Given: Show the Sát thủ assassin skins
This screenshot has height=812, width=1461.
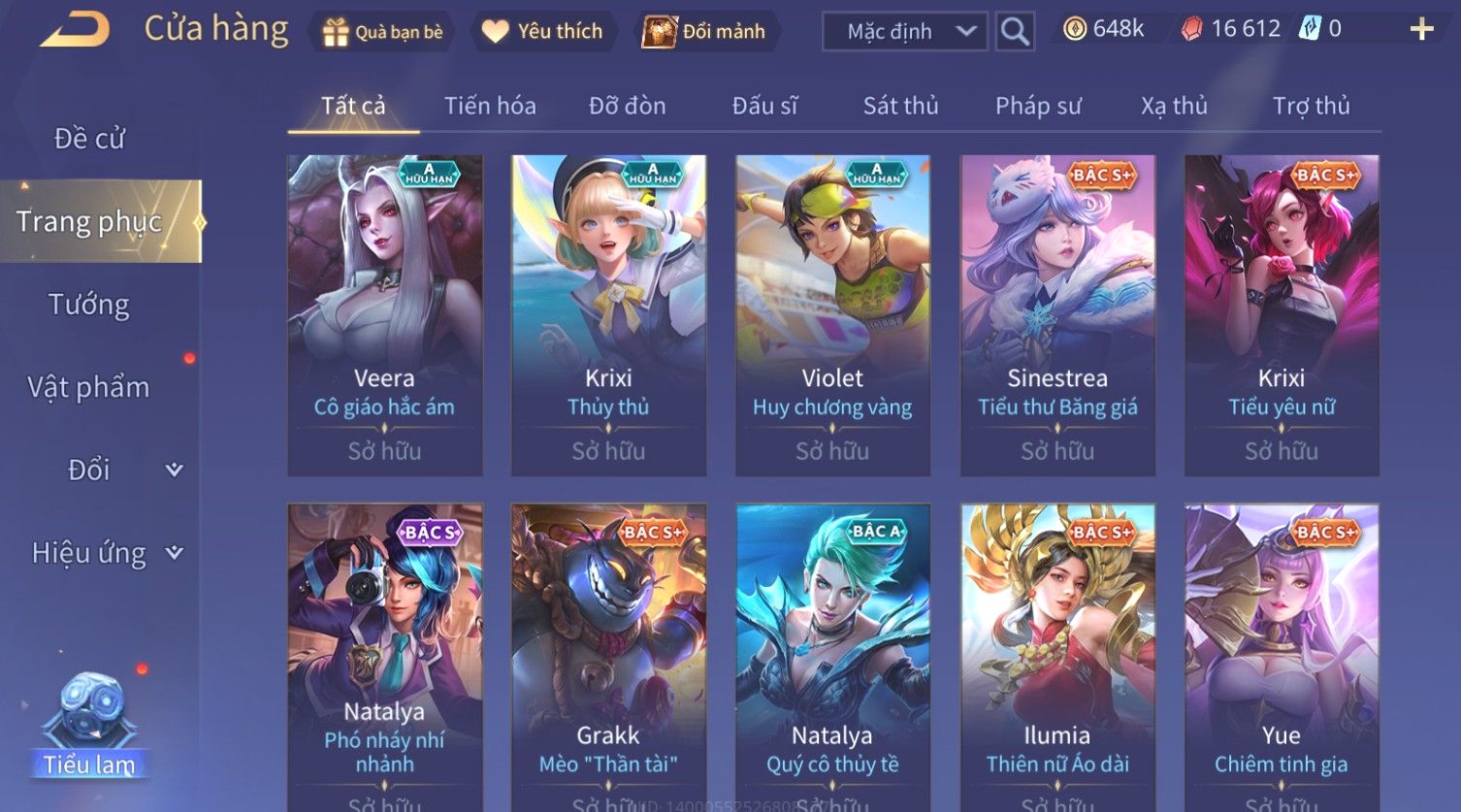Looking at the screenshot, I should (x=900, y=106).
